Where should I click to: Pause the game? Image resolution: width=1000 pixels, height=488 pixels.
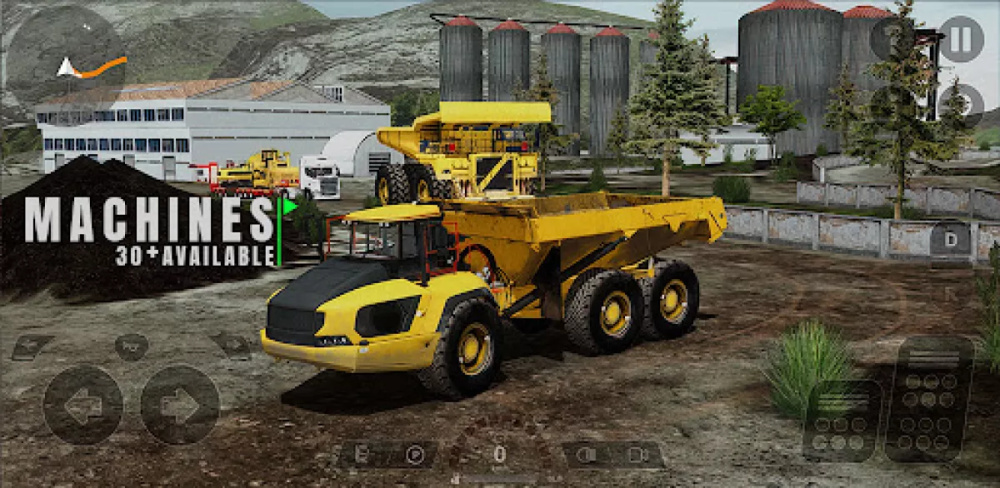[x=960, y=39]
